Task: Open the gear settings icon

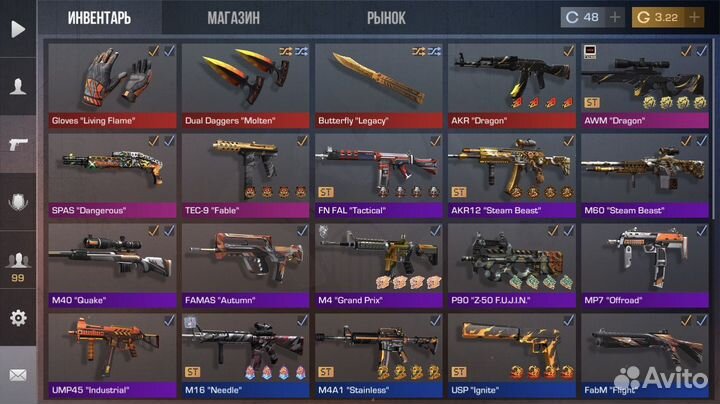Action: coord(17,318)
